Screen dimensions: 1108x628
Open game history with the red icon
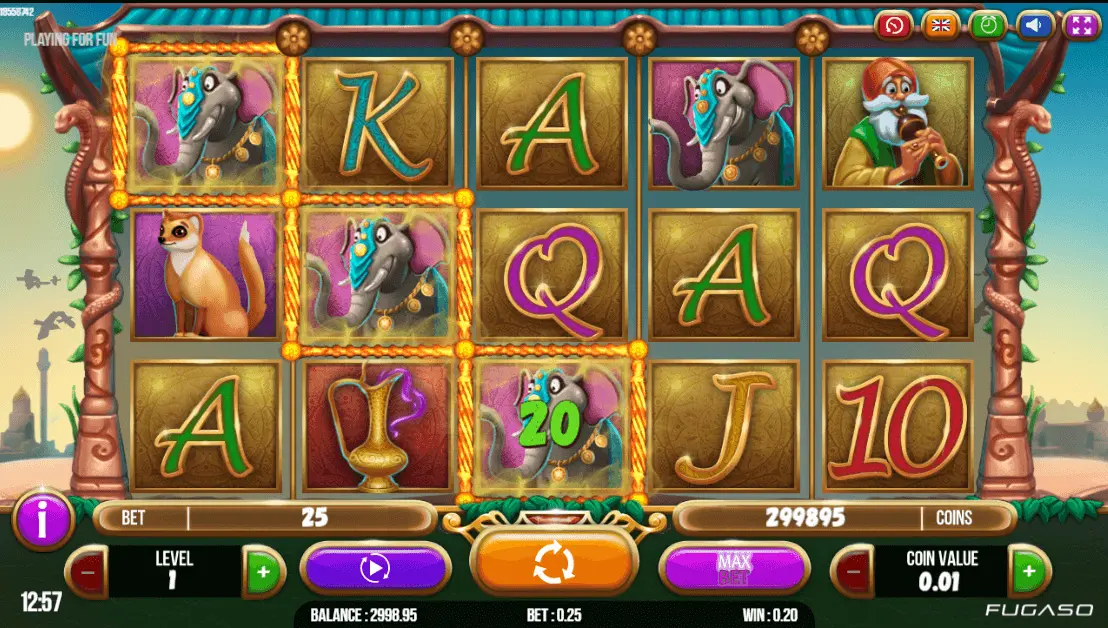coord(893,25)
